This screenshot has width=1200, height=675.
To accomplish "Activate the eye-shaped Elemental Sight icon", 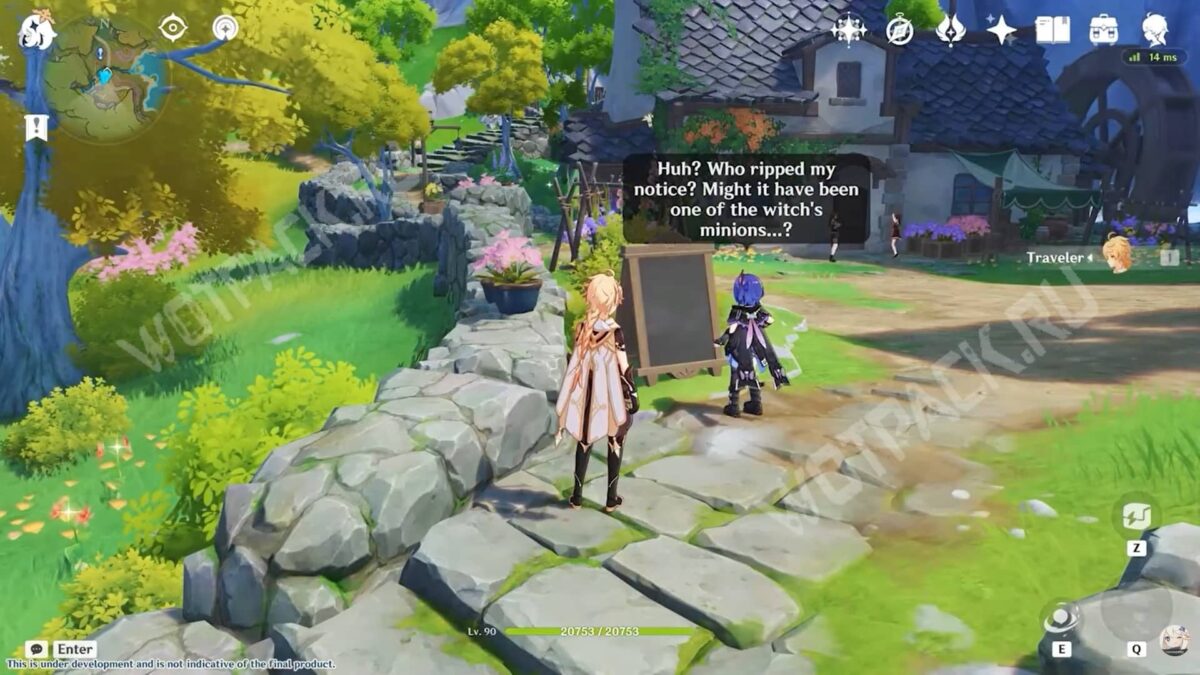I will click(x=173, y=28).
